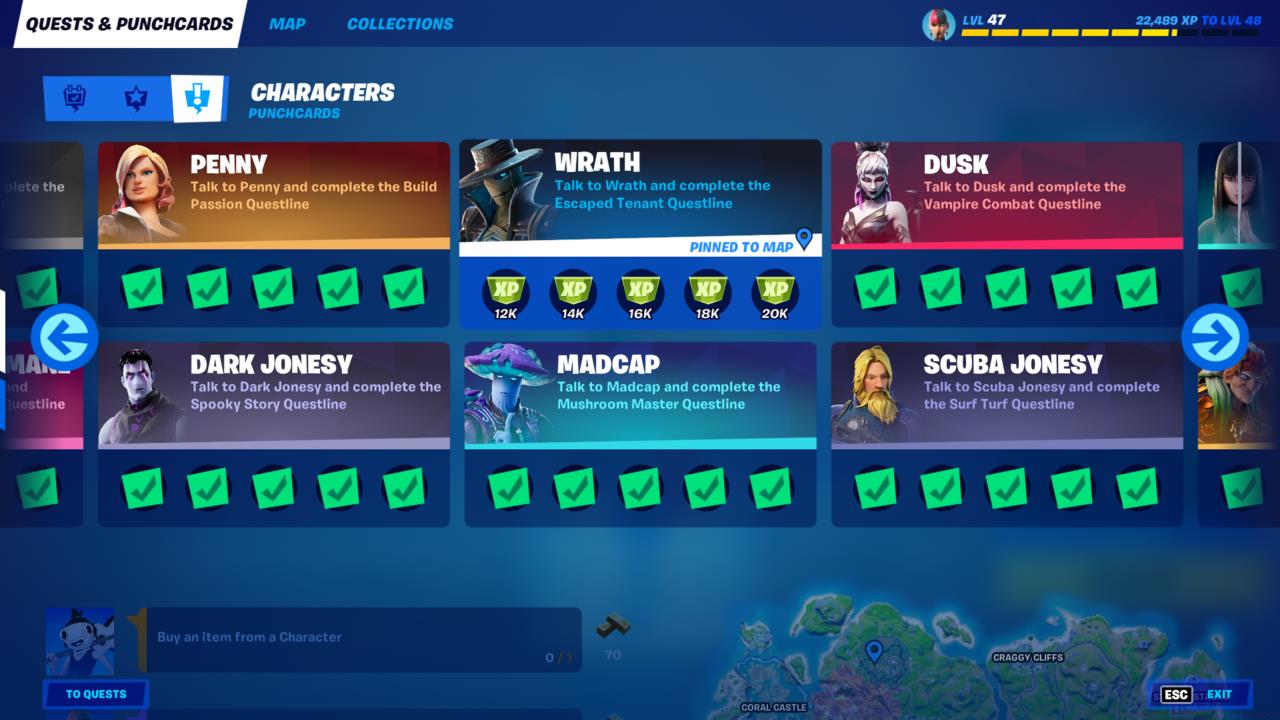Switch to the MAP tab
The height and width of the screenshot is (720, 1280).
[287, 23]
